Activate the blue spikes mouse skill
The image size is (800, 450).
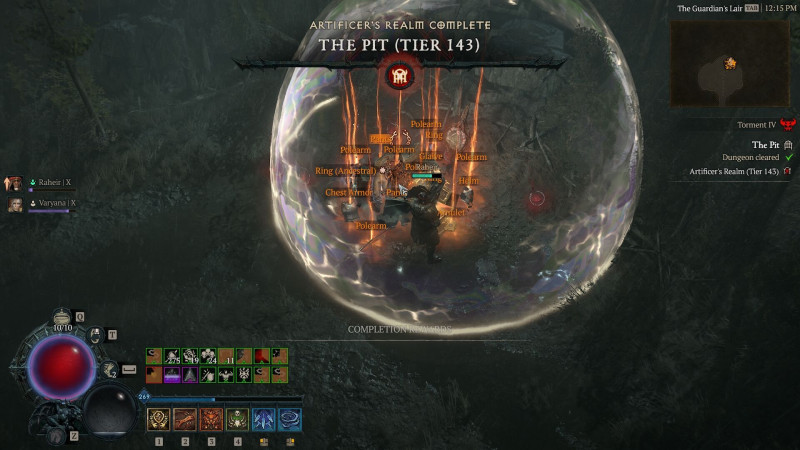263,419
